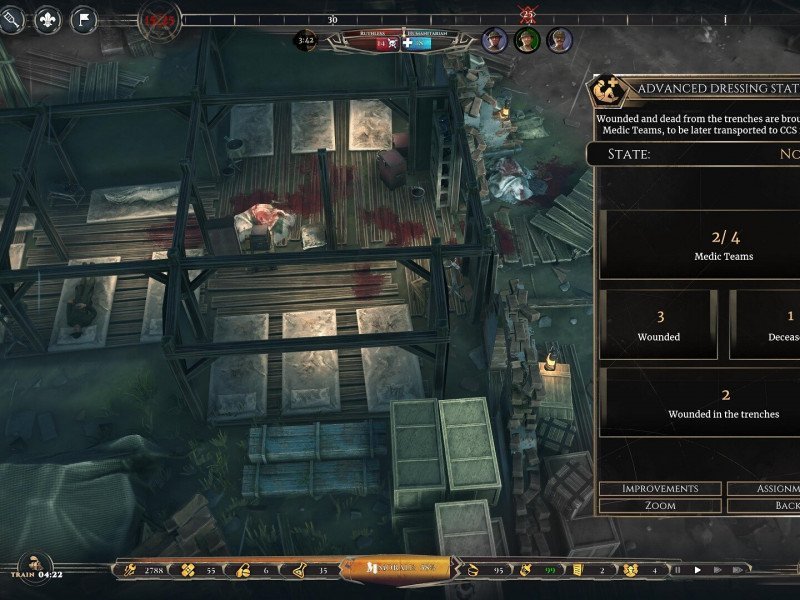Viewport: 800px width, 600px height.
Task: Open the Improvements panel
Action: coord(660,488)
